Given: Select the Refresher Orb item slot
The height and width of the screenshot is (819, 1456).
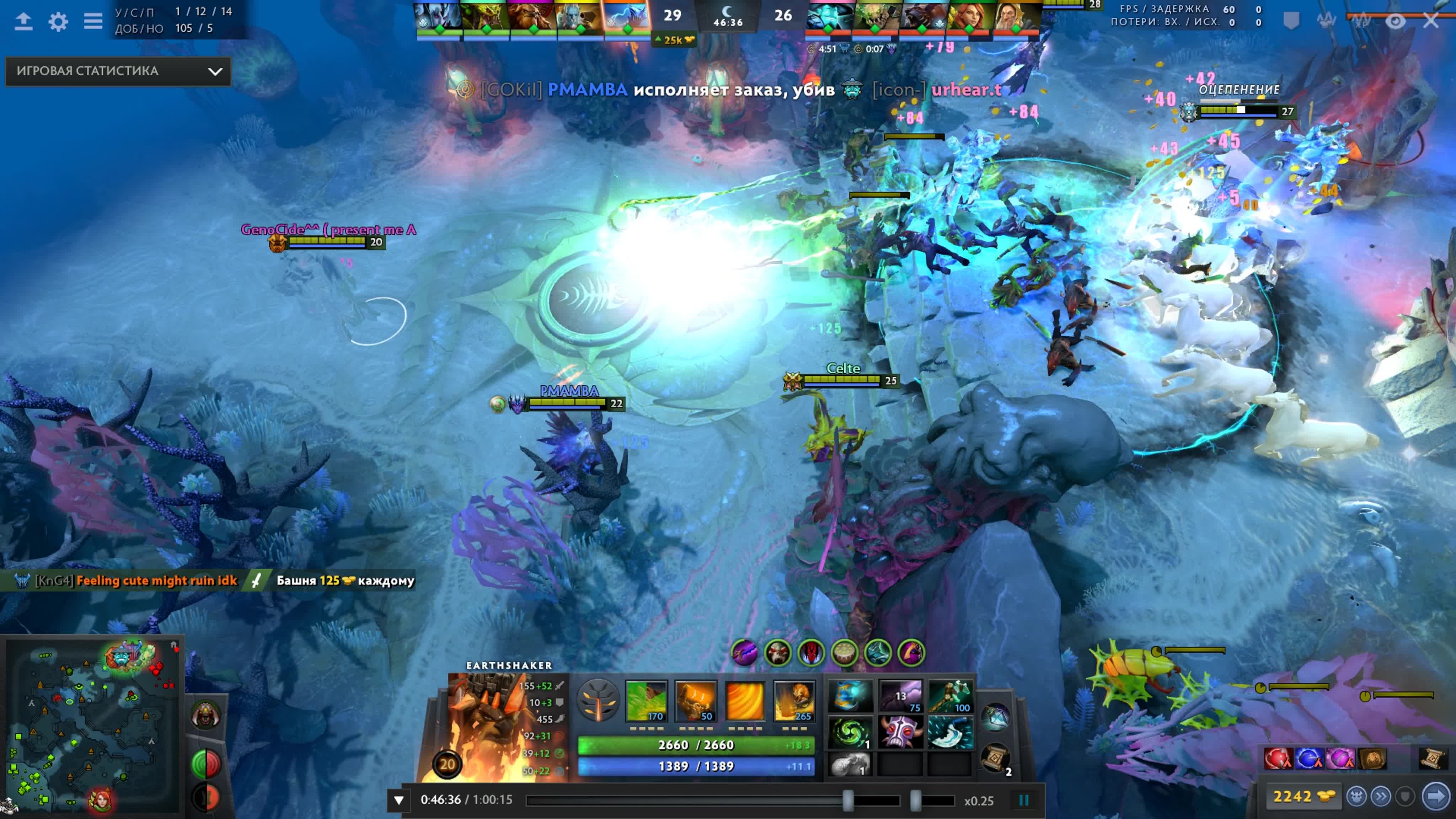Looking at the screenshot, I should 850,732.
